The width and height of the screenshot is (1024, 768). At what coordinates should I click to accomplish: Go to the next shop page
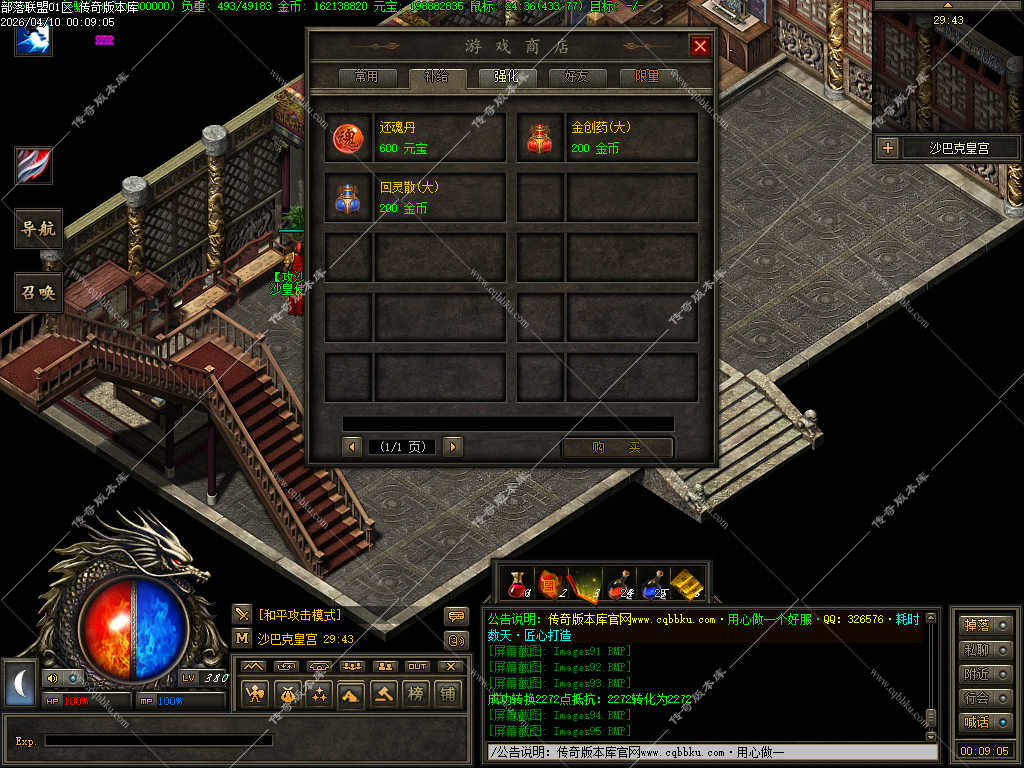[453, 447]
